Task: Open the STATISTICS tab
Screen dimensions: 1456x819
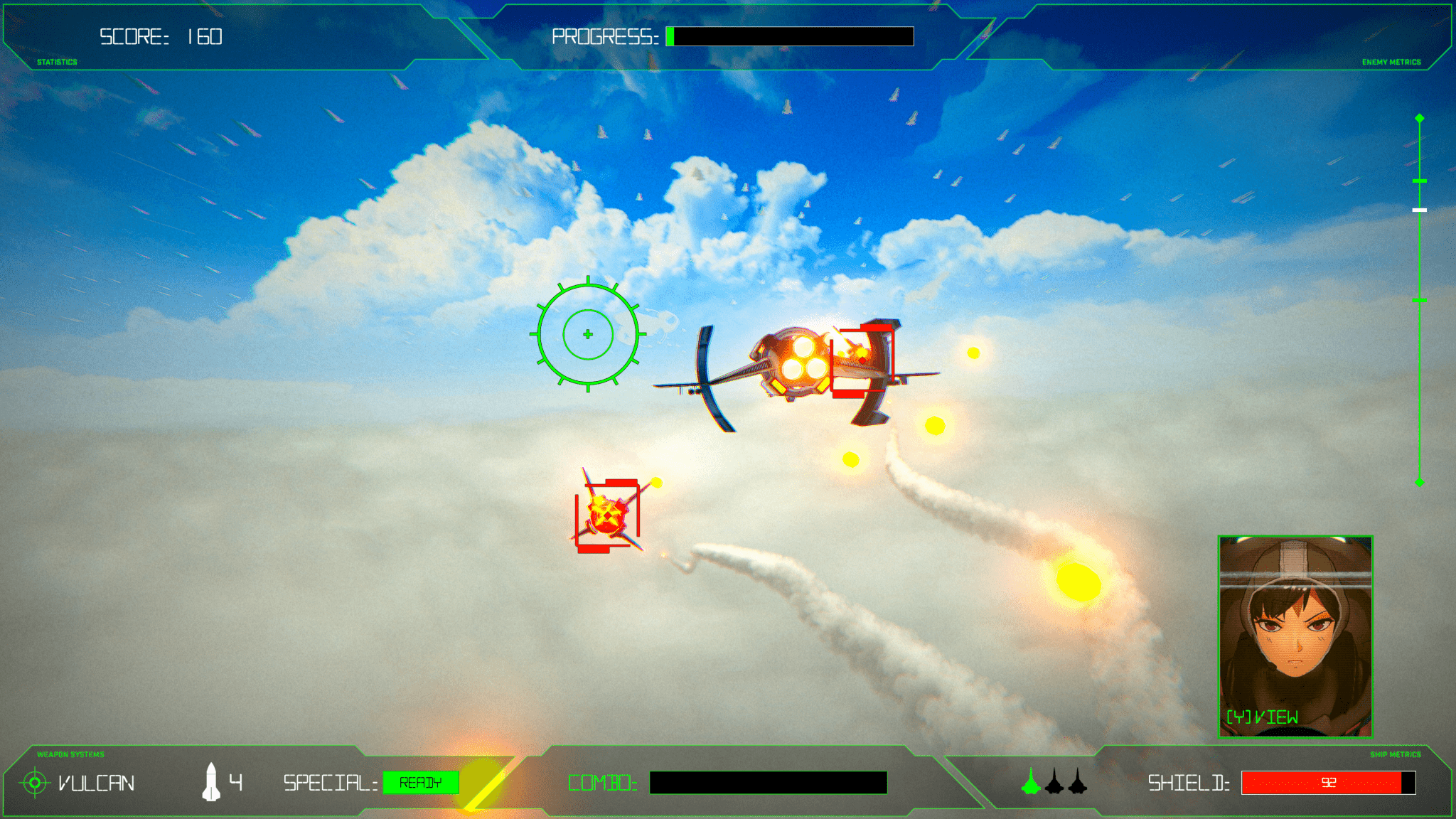Action: click(56, 62)
